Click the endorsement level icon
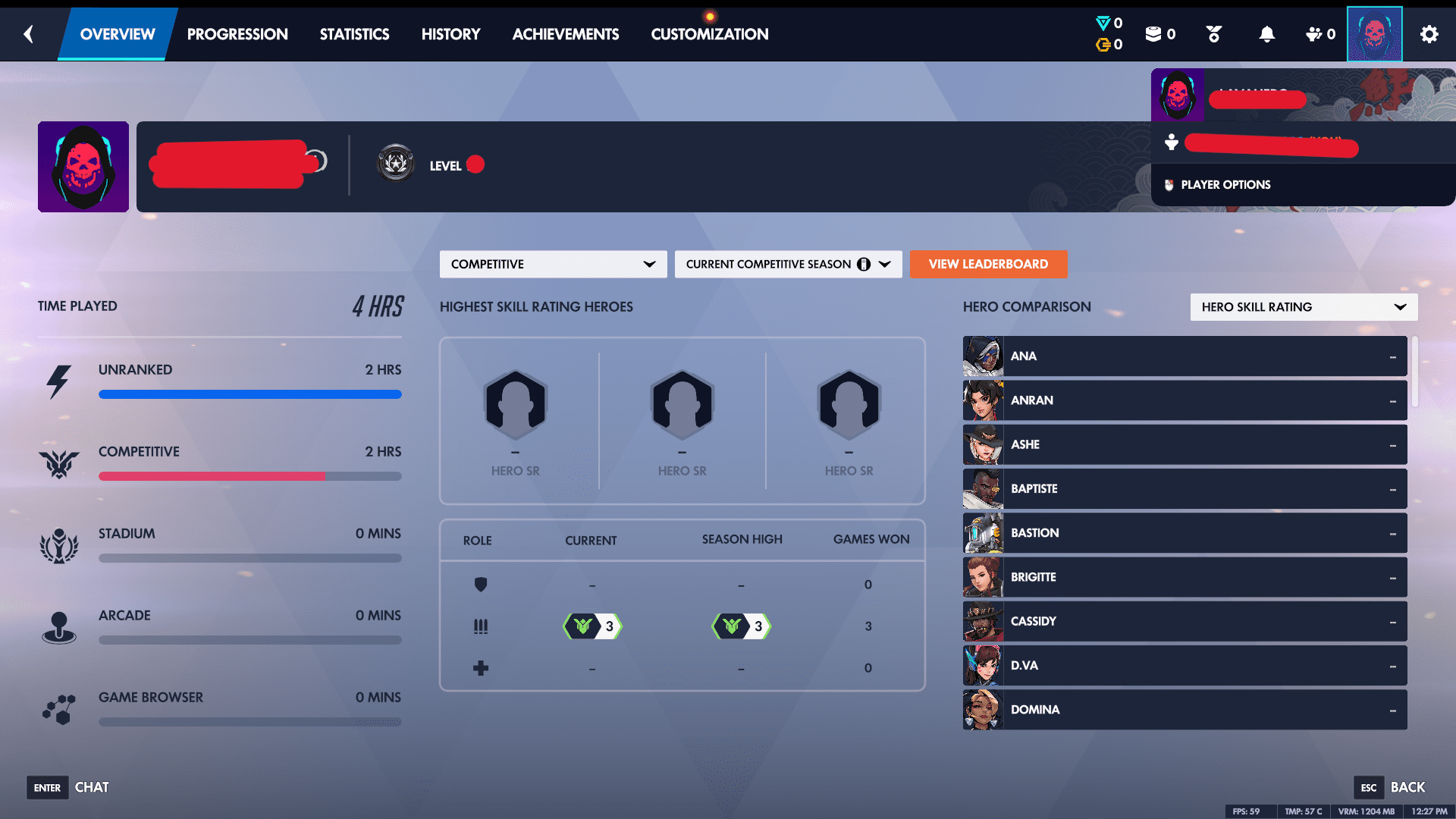1456x819 pixels. [1213, 34]
